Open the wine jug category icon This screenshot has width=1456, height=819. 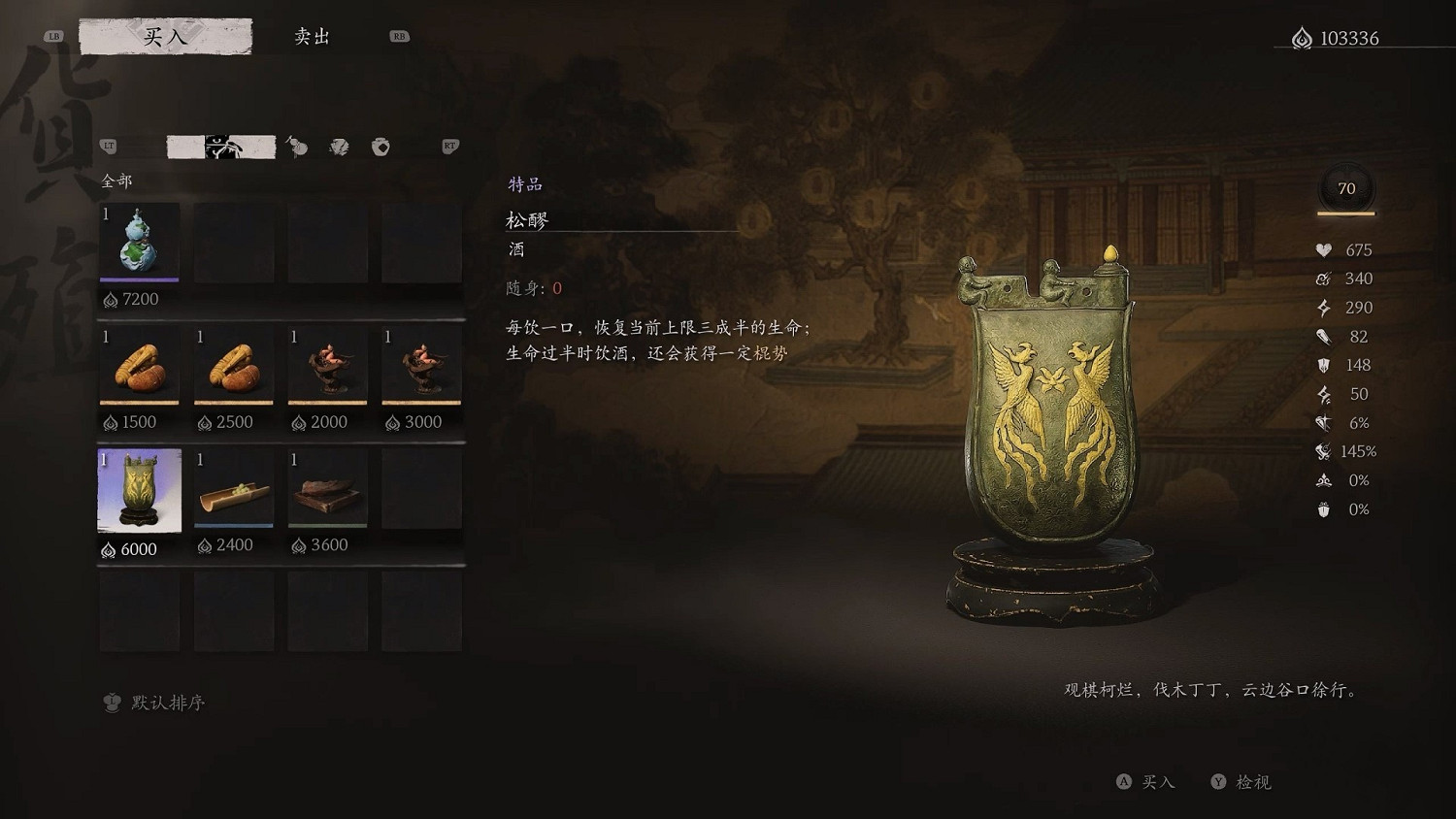pyautogui.click(x=381, y=147)
